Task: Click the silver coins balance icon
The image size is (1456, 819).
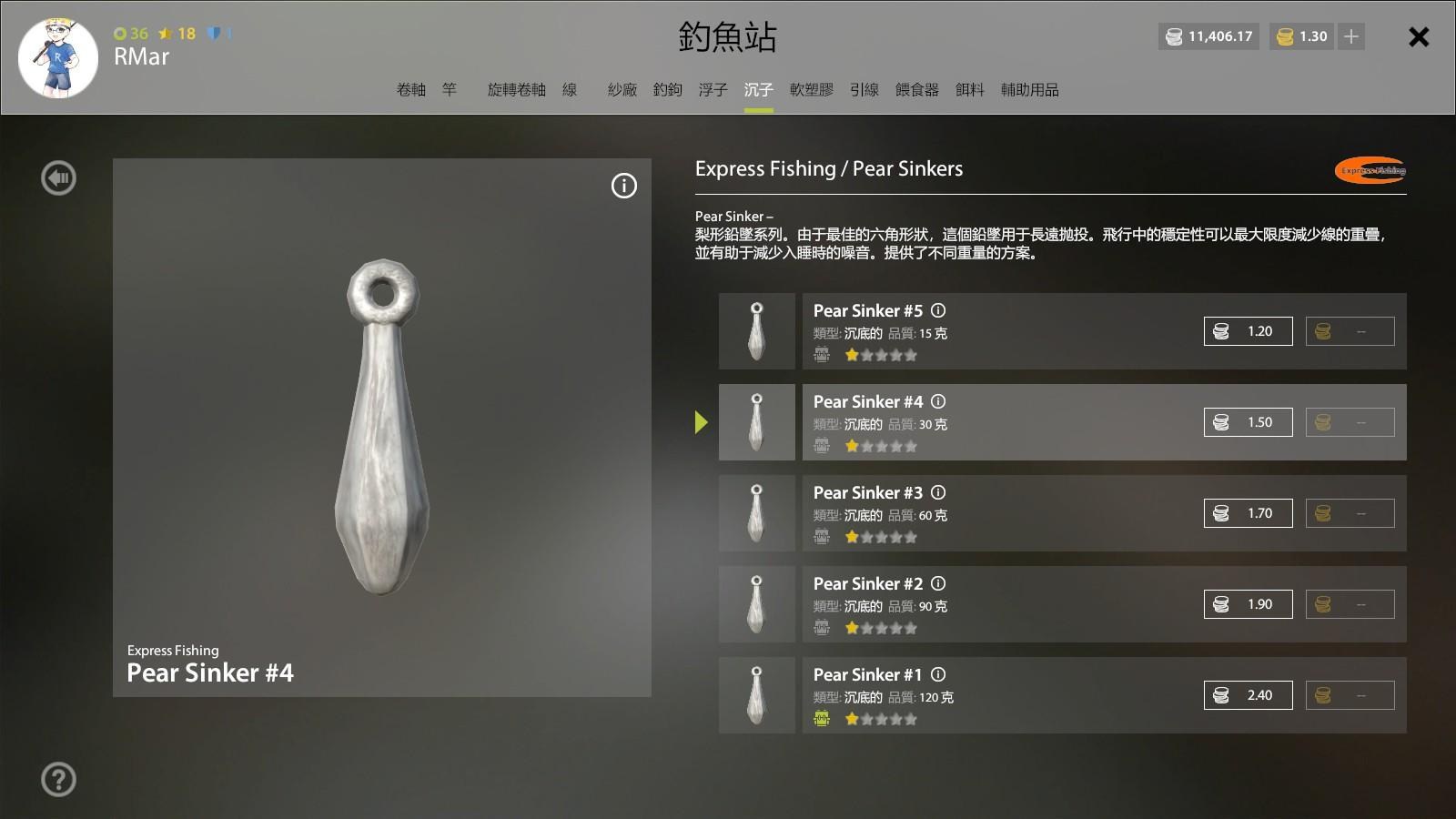Action: (x=1174, y=36)
